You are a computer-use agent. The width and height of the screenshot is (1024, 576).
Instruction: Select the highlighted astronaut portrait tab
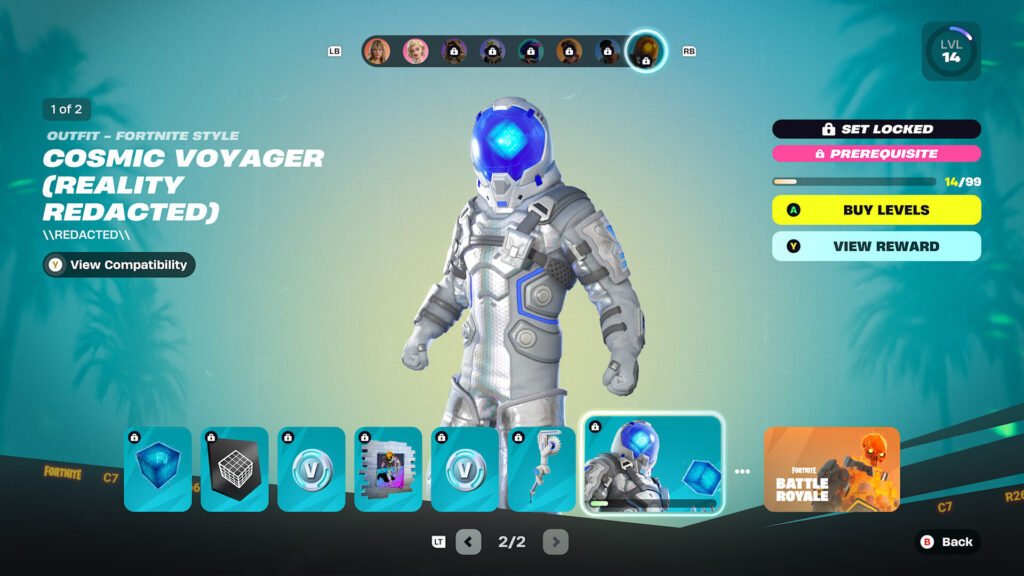646,51
